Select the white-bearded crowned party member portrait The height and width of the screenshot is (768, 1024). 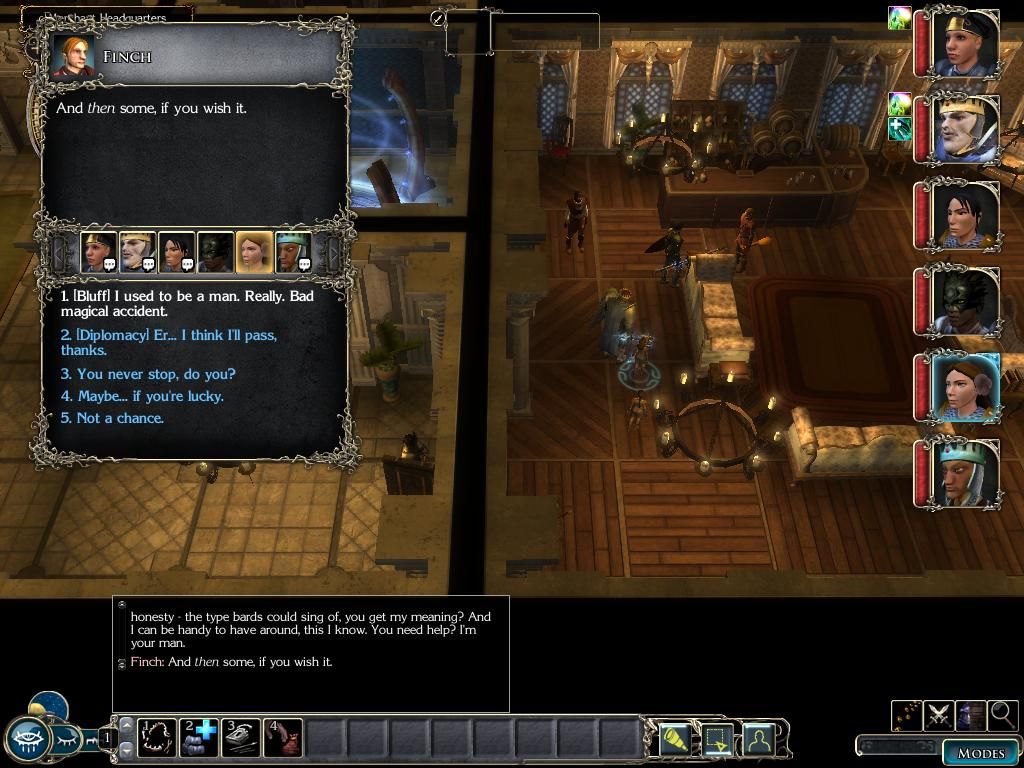click(965, 130)
